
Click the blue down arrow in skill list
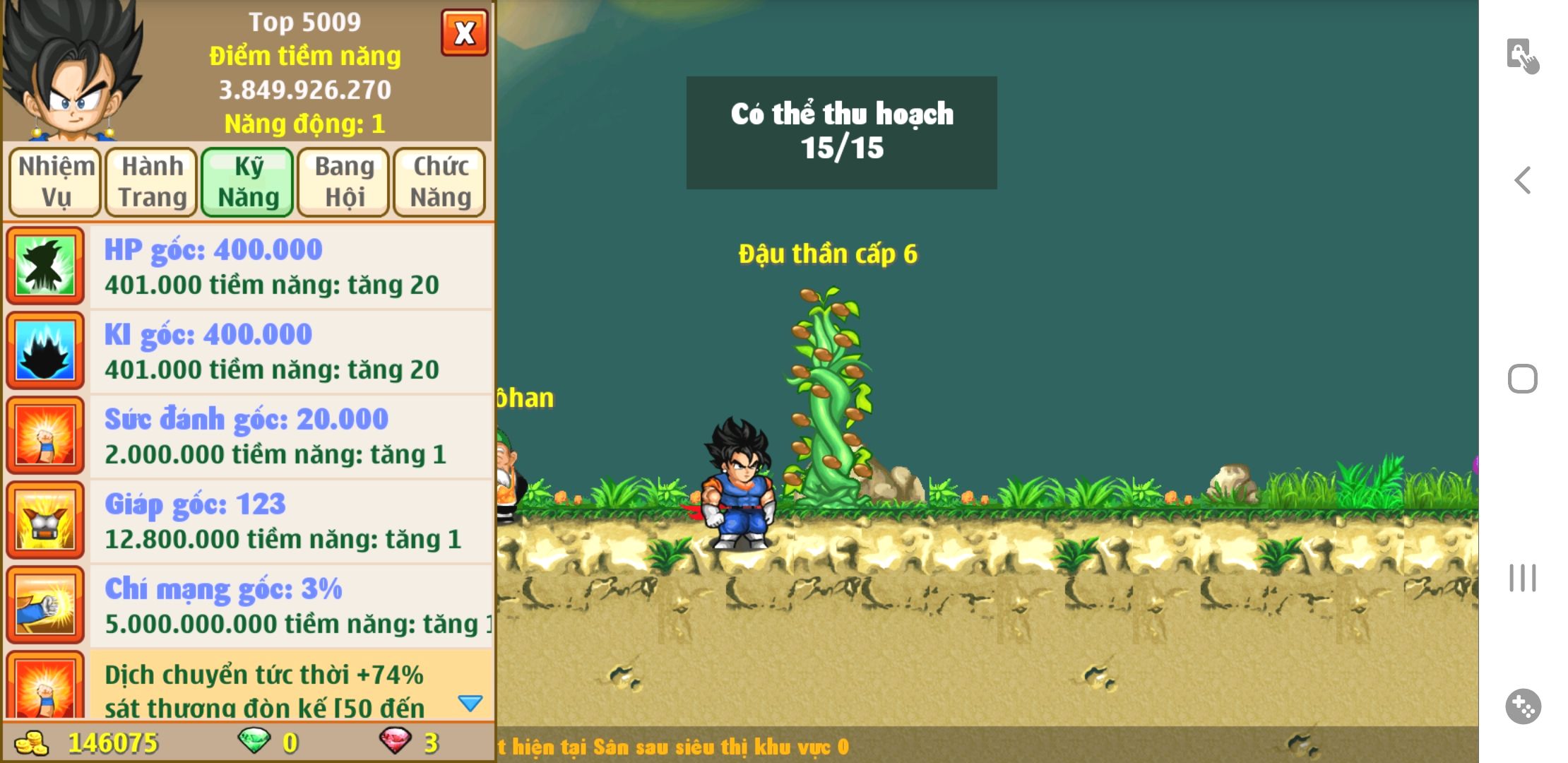click(x=470, y=703)
